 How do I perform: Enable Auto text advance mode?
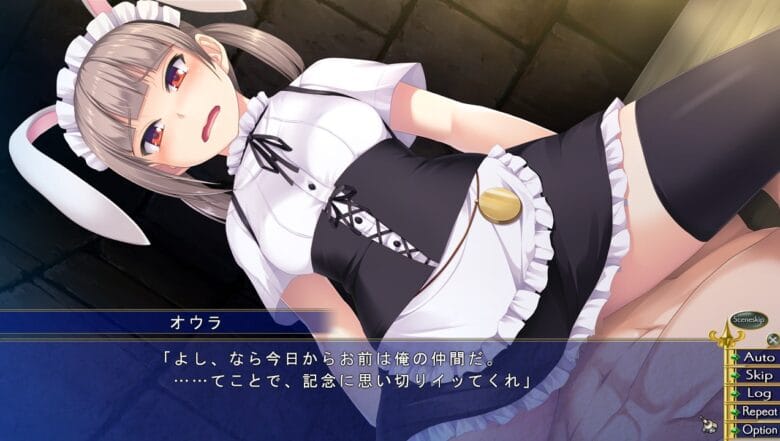(x=758, y=357)
